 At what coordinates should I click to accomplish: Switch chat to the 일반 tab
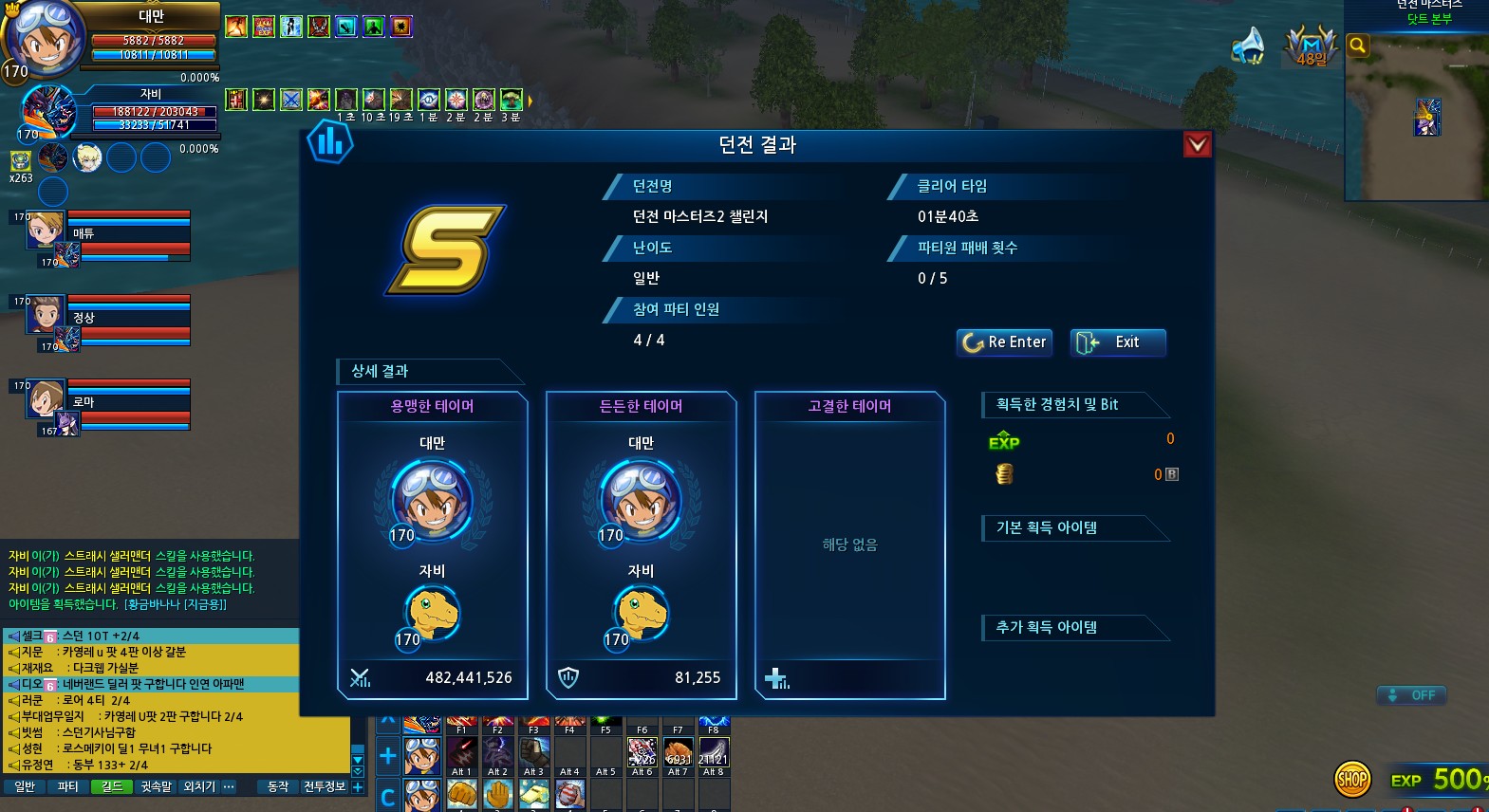tap(25, 786)
